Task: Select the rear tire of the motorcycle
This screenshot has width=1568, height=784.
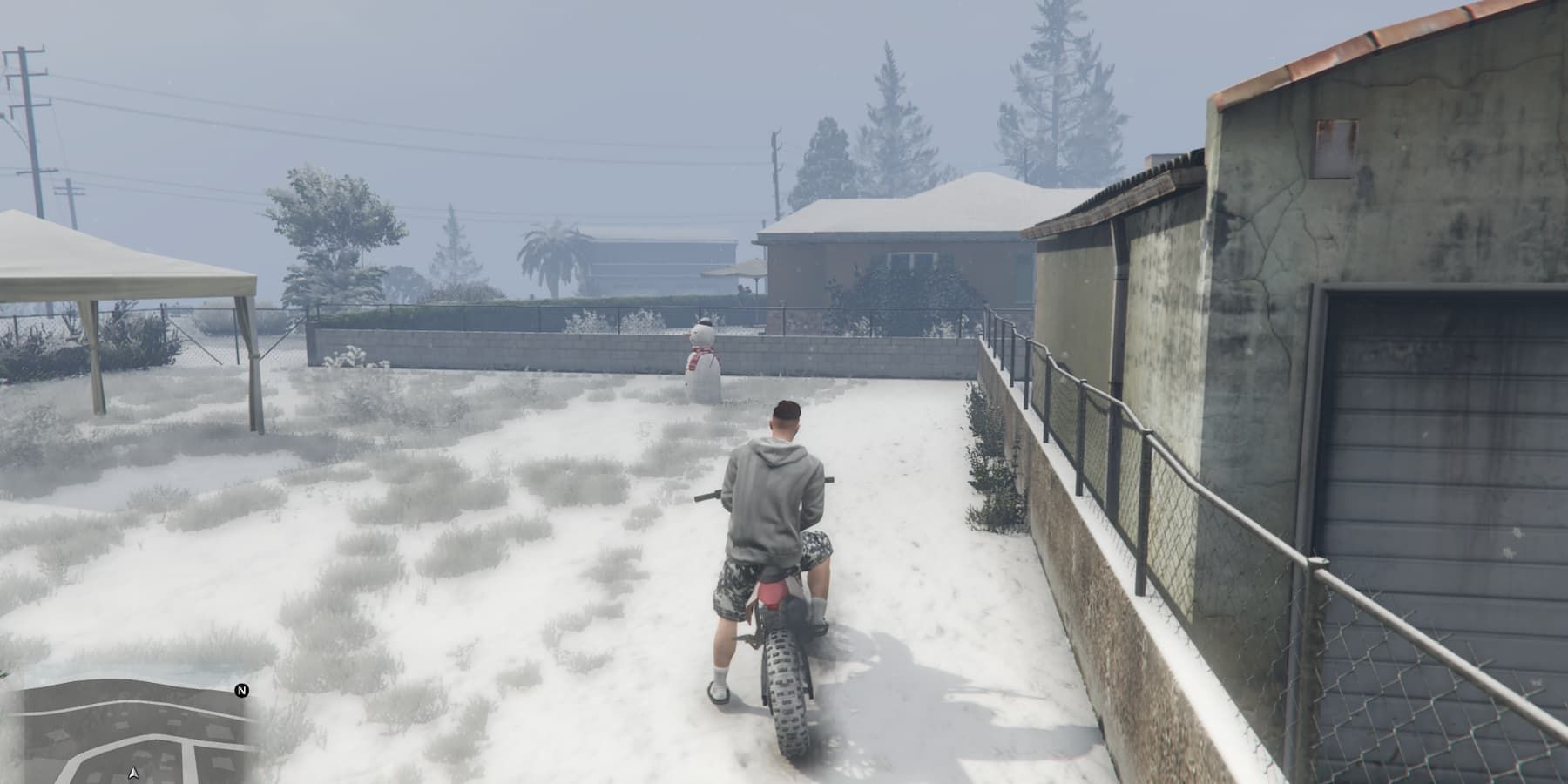Action: coord(787,697)
